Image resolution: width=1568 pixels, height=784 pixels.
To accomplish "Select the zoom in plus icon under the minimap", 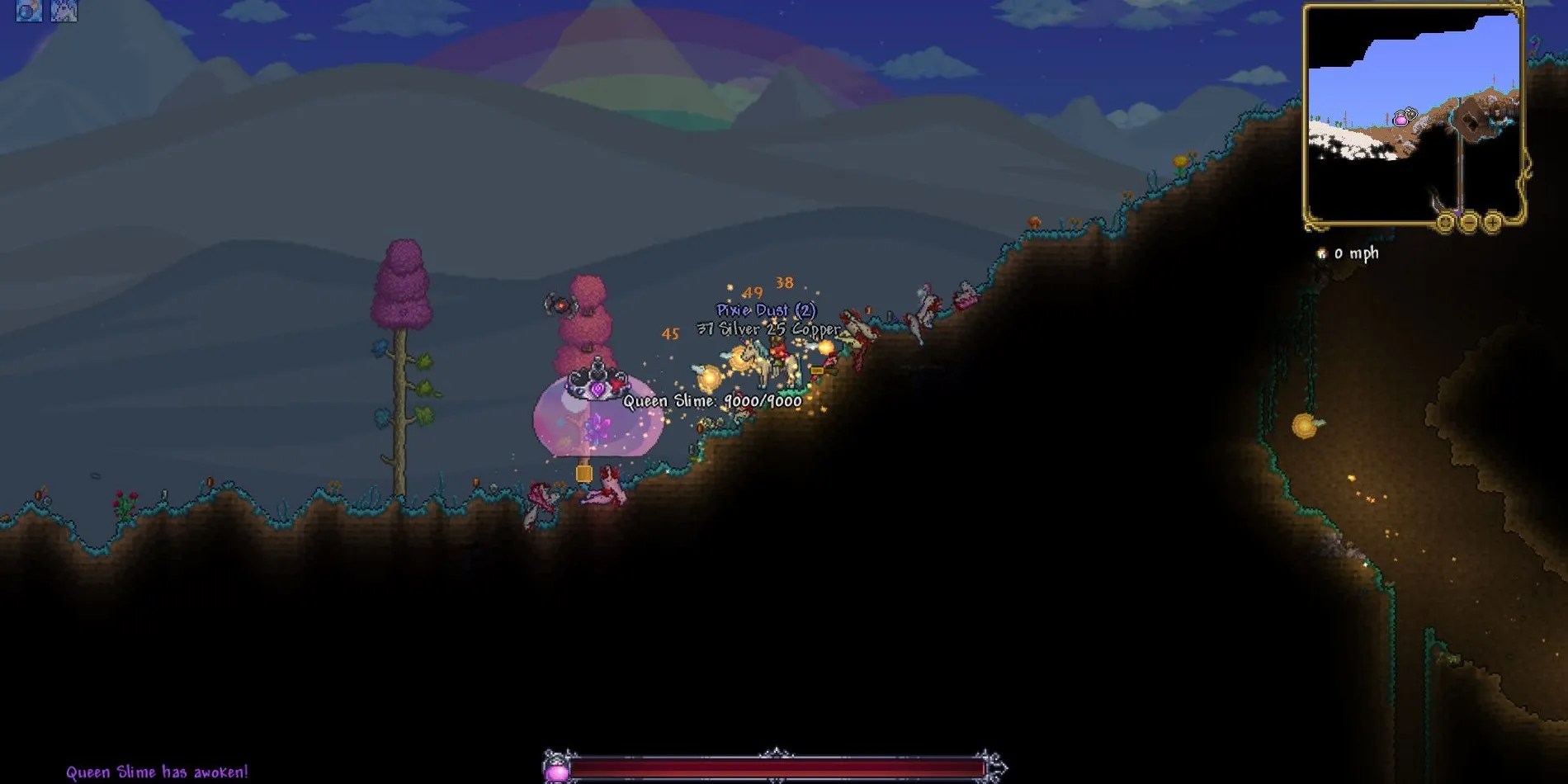I will [x=1492, y=223].
